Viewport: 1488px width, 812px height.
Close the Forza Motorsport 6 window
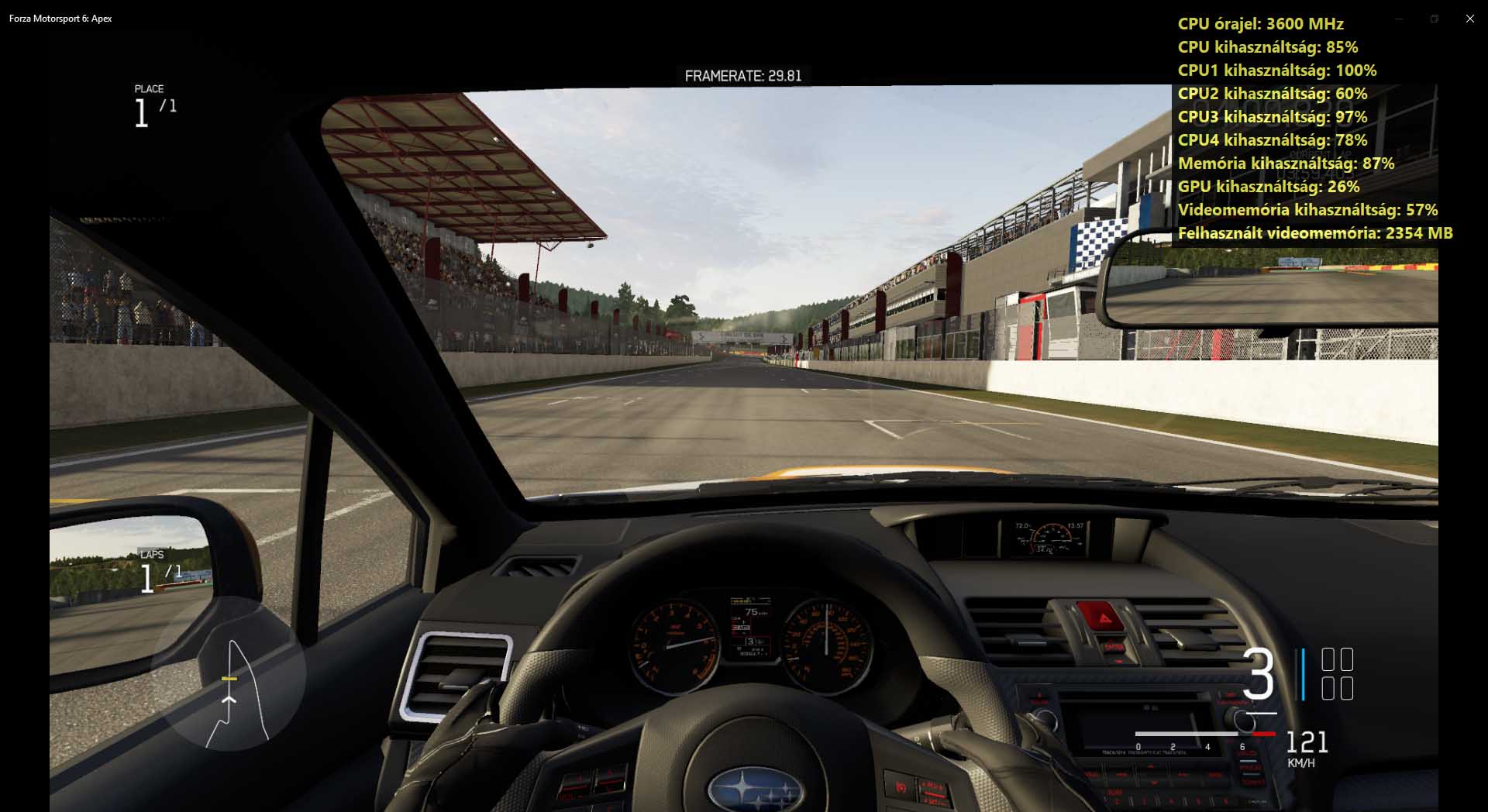point(1469,19)
